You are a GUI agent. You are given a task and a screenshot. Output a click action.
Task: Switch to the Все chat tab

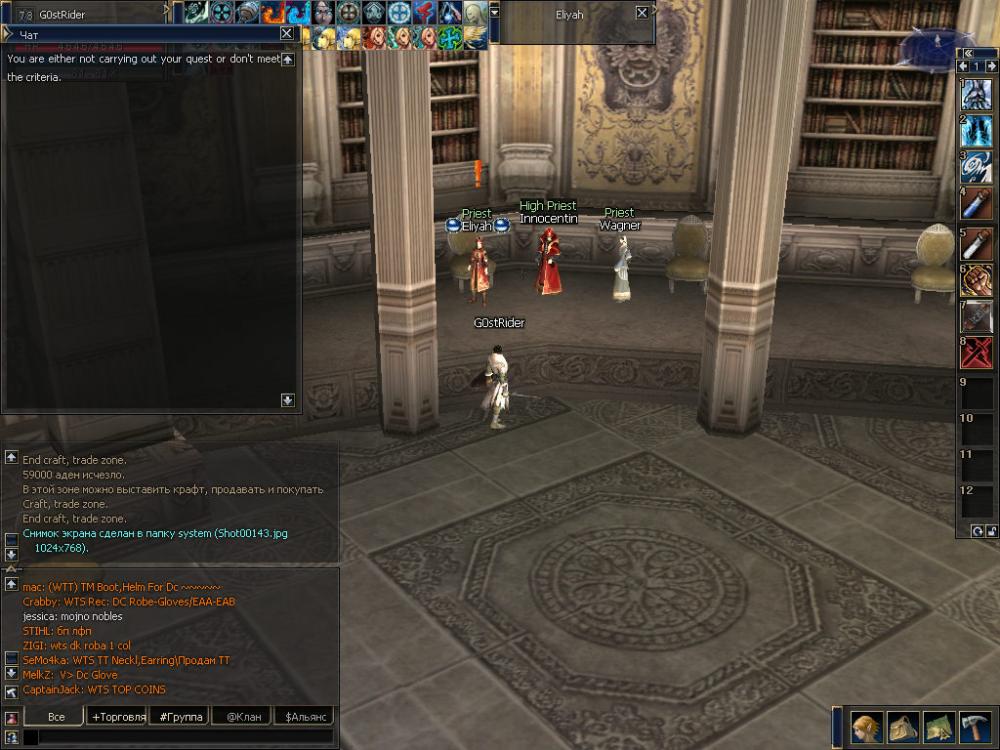click(x=56, y=716)
